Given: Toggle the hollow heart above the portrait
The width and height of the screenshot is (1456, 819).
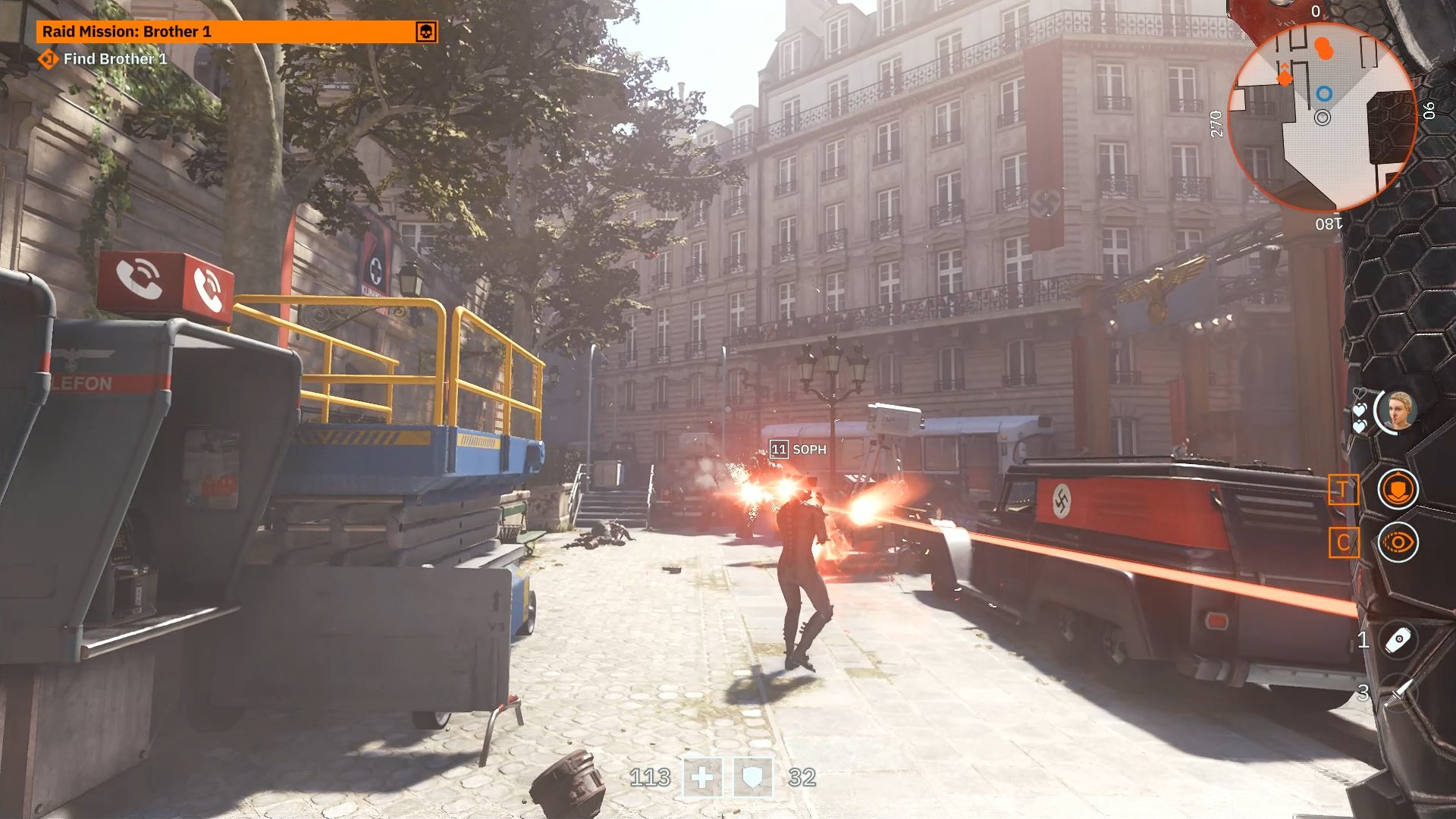Looking at the screenshot, I should pyautogui.click(x=1360, y=392).
